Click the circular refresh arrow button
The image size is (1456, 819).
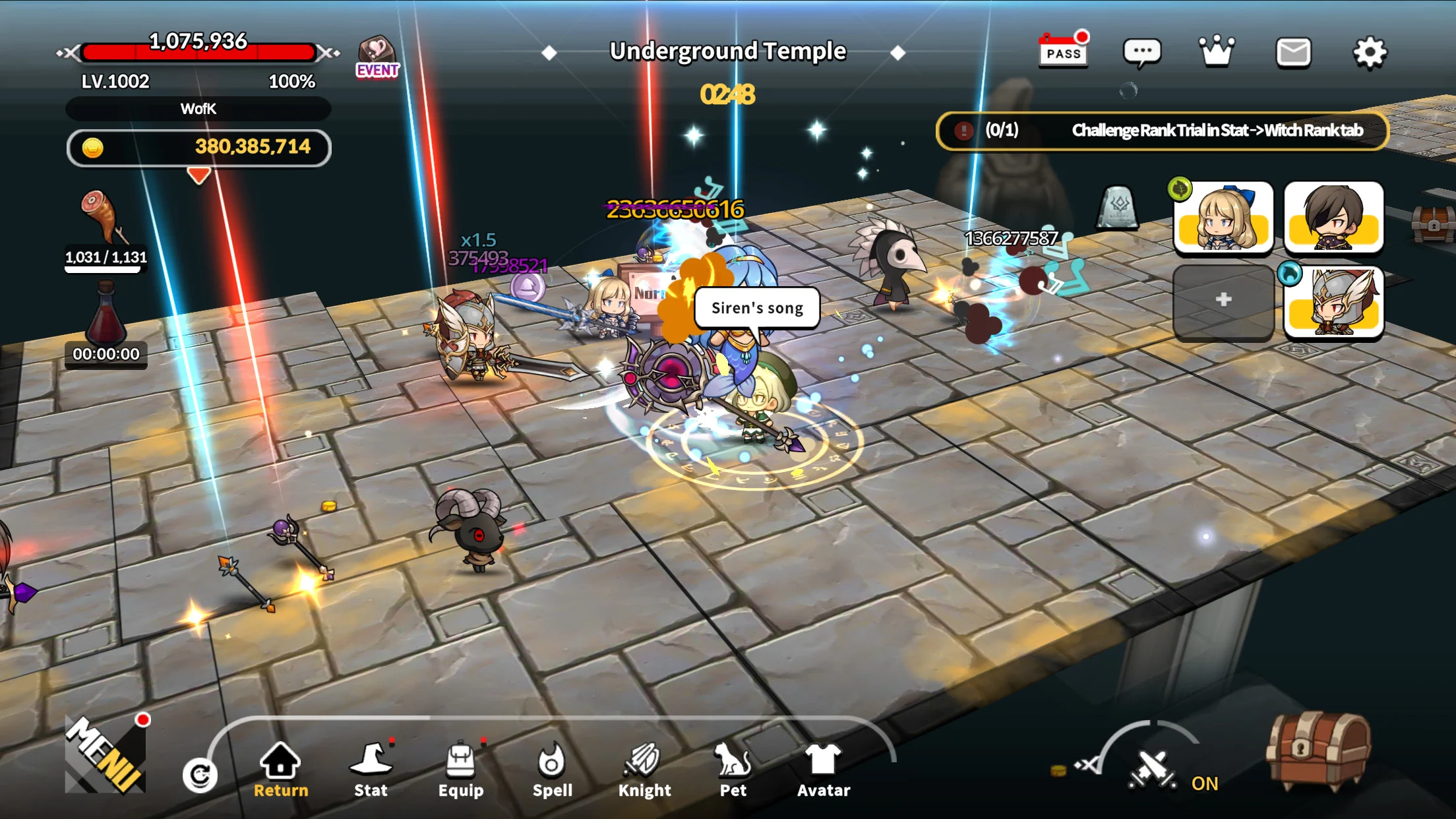pos(200,775)
